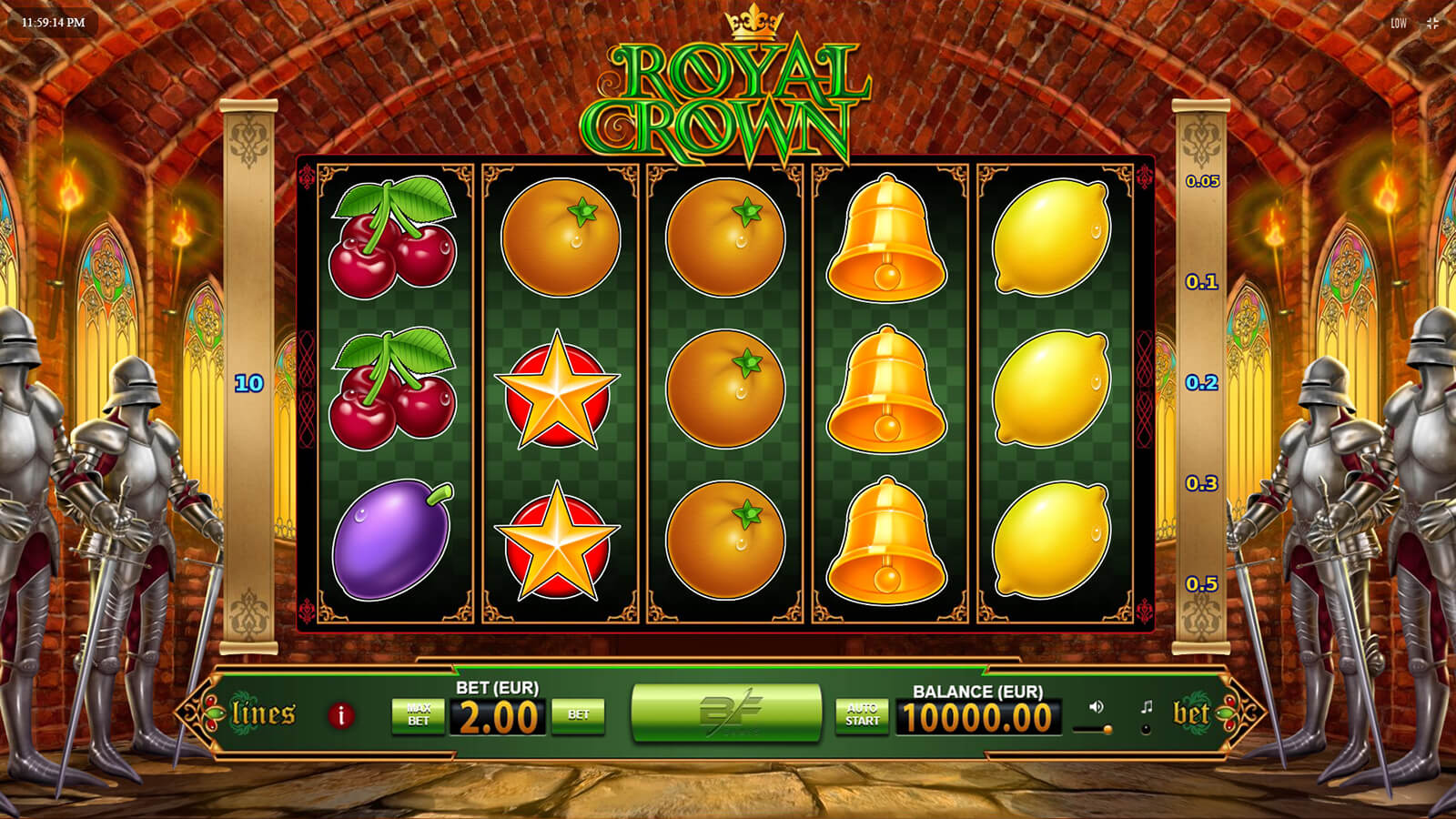Toggle the LOW quality setting
1456x819 pixels.
[1399, 23]
